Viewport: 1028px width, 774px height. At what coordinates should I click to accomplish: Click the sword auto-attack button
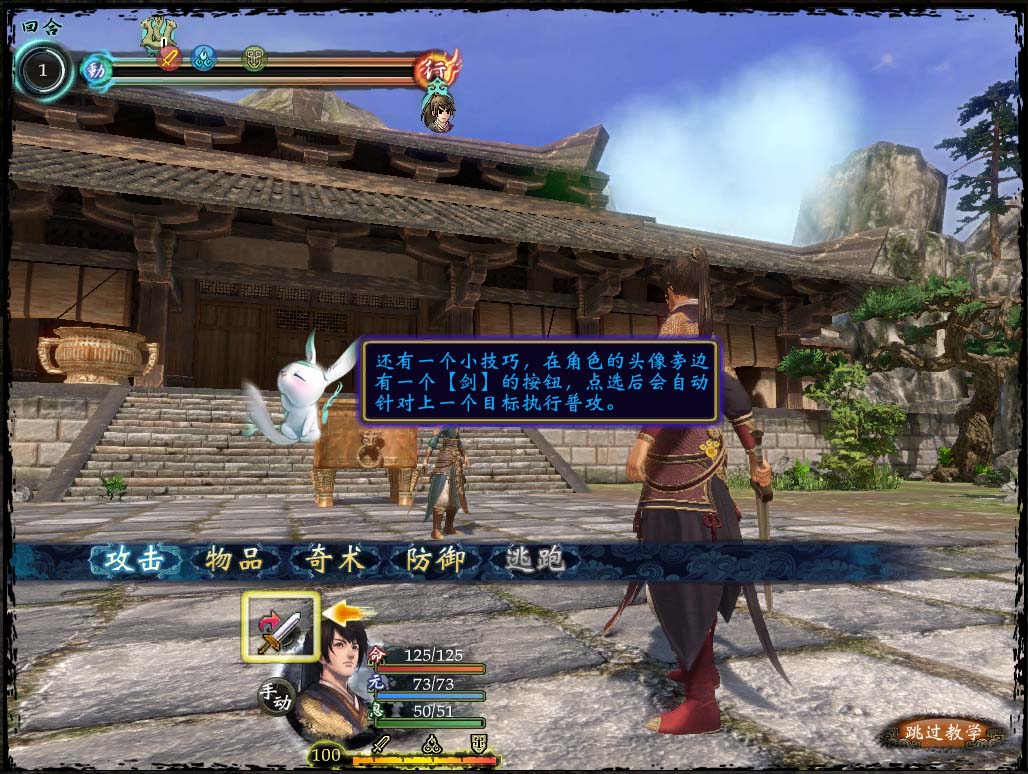coord(280,627)
